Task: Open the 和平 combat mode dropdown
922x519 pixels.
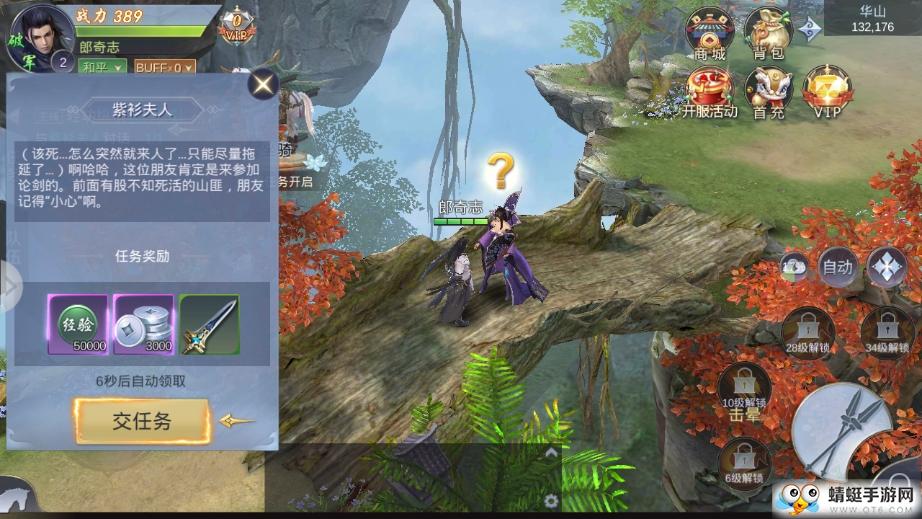Action: click(x=103, y=67)
